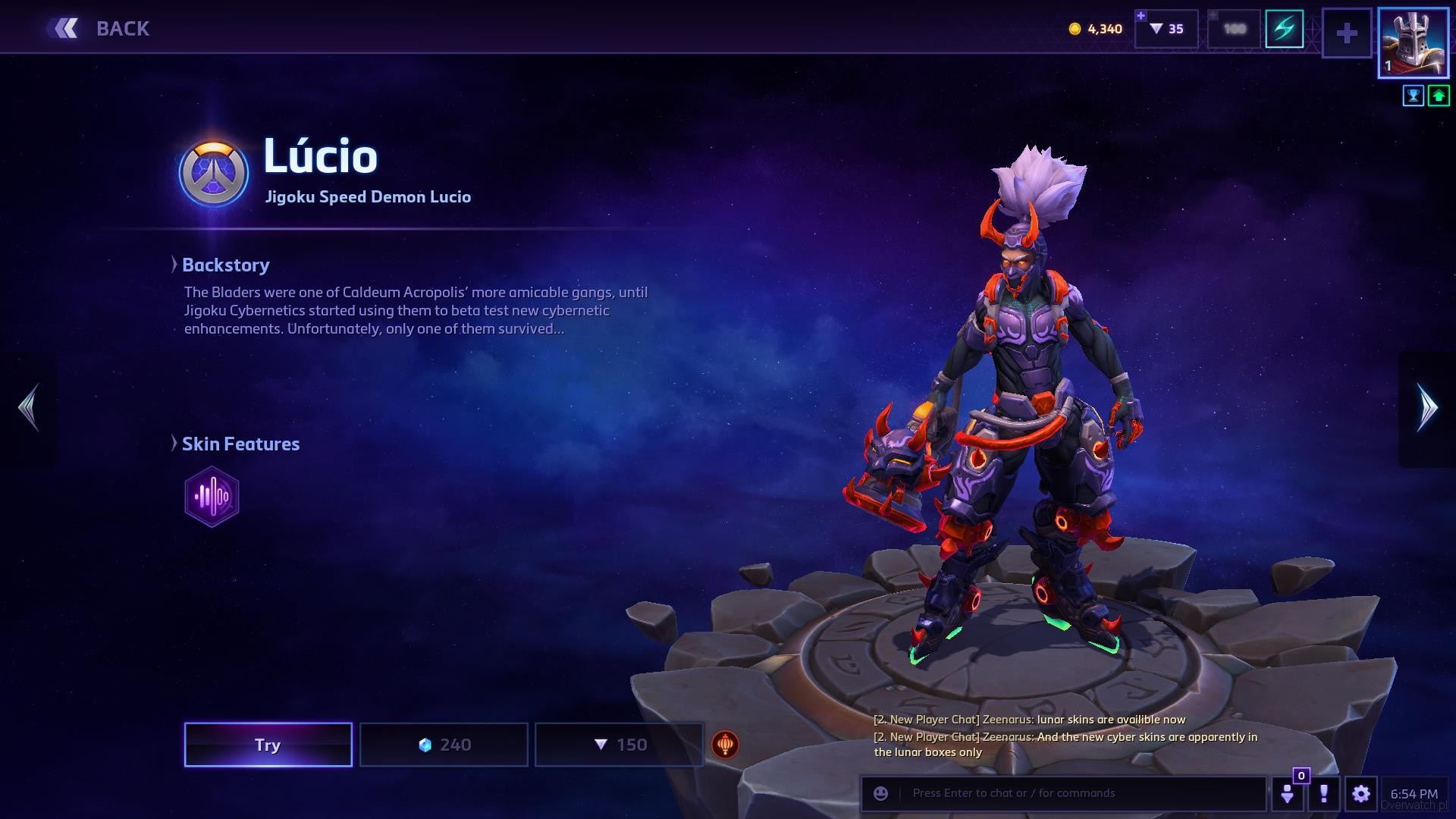This screenshot has width=1456, height=819.
Task: Open the lightning bolt boost icon
Action: pyautogui.click(x=1284, y=30)
